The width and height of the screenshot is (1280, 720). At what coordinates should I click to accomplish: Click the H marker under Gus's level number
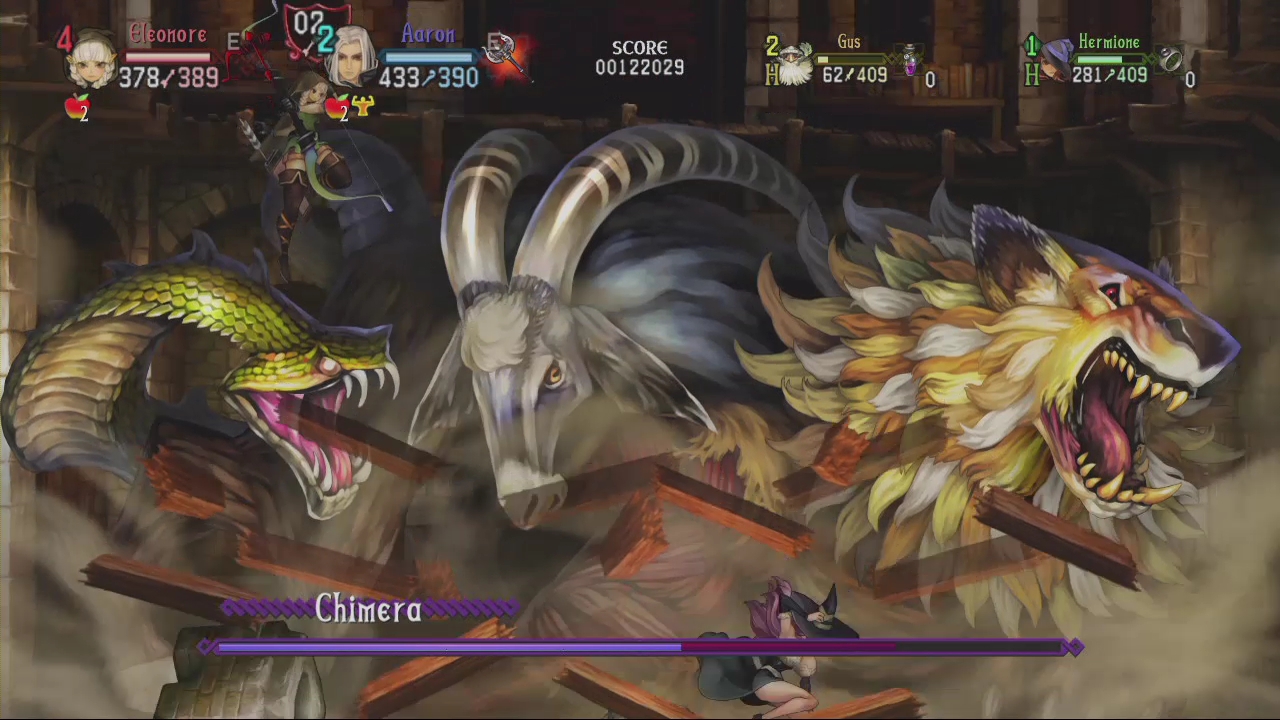click(771, 73)
